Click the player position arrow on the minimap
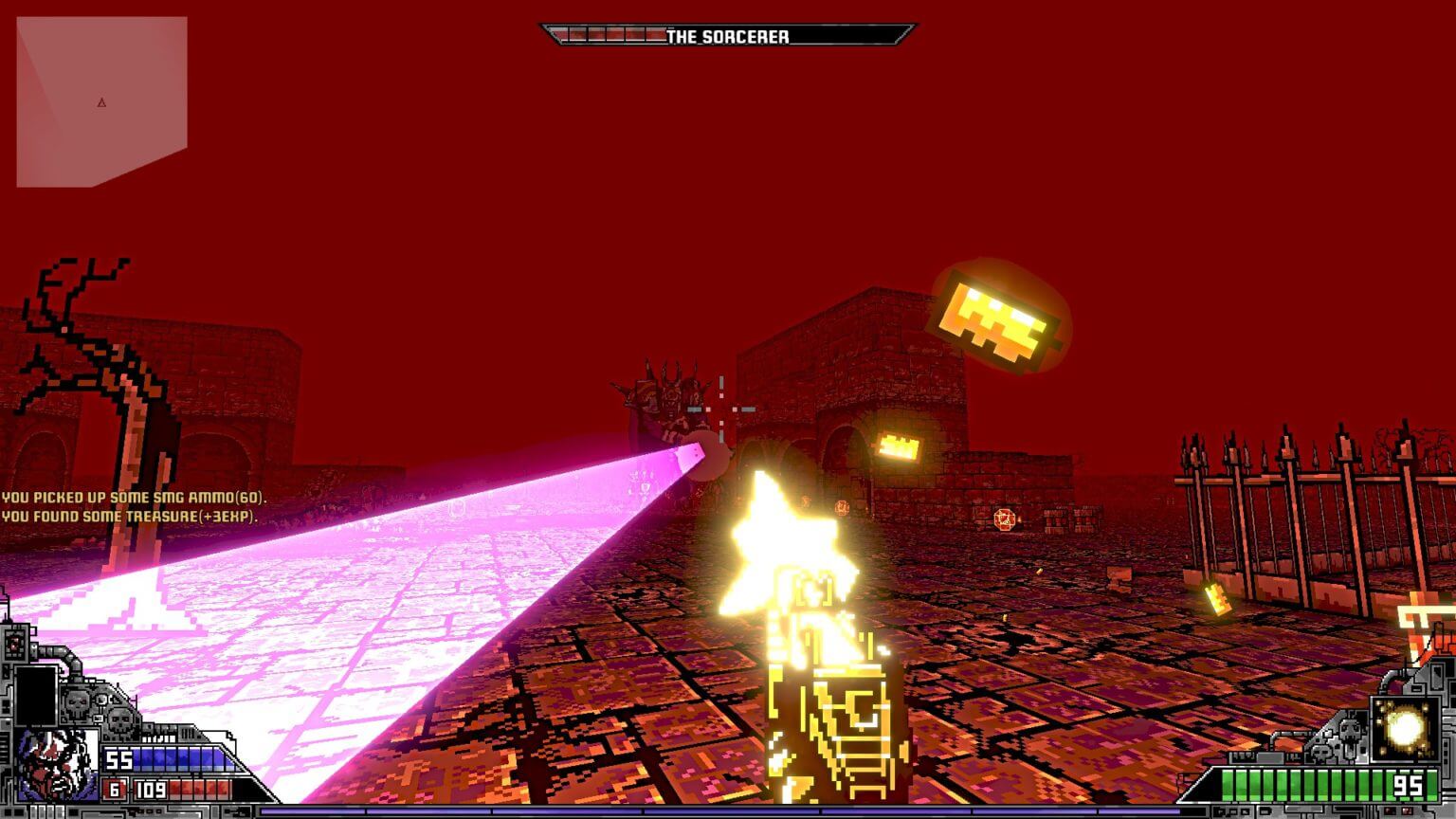 (100, 104)
